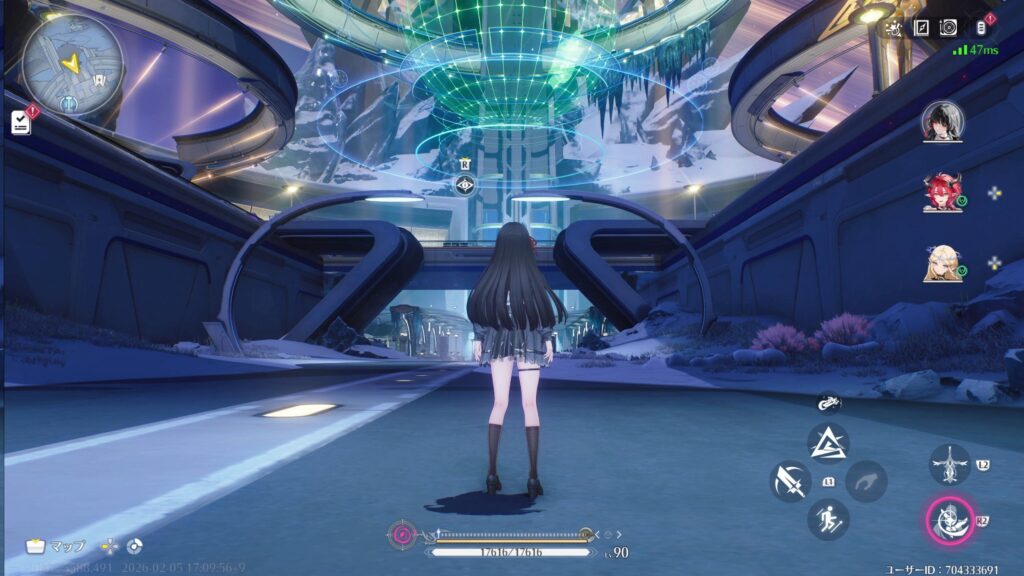This screenshot has height=576, width=1024.
Task: Open the quest log checklist icon
Action: click(x=21, y=122)
